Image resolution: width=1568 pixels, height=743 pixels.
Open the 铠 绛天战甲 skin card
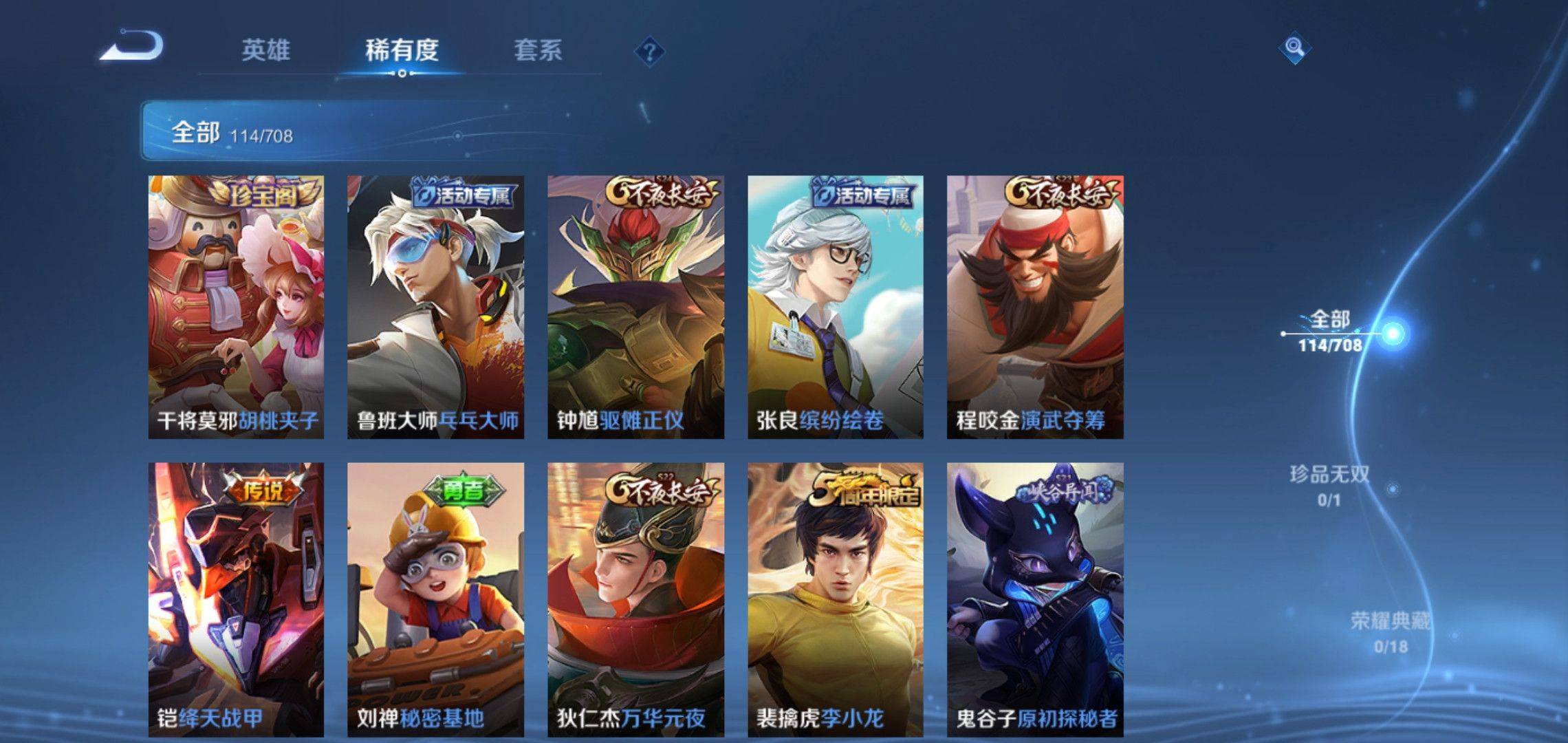tap(236, 599)
